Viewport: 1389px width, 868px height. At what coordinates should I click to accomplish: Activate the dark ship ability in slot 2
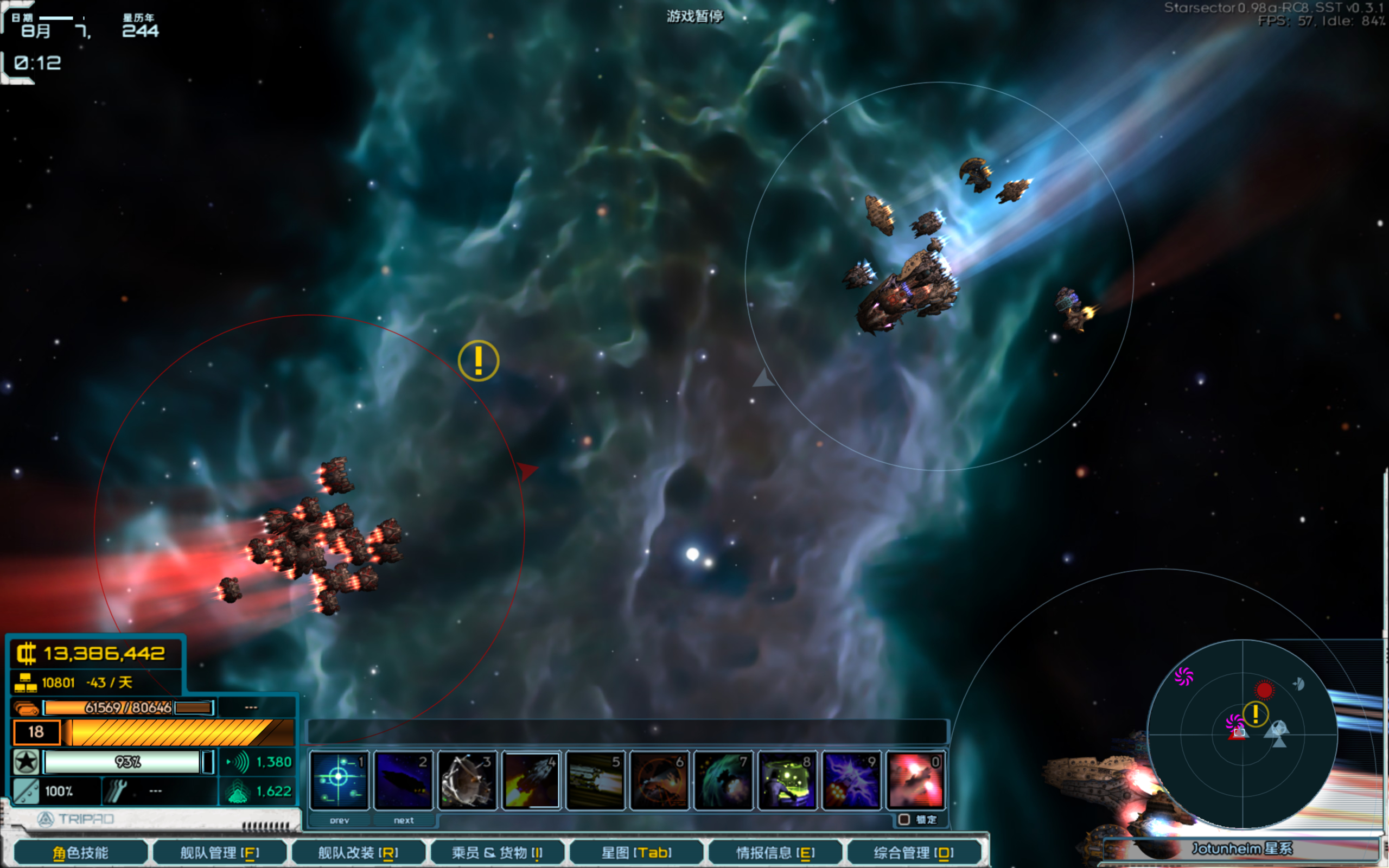403,780
